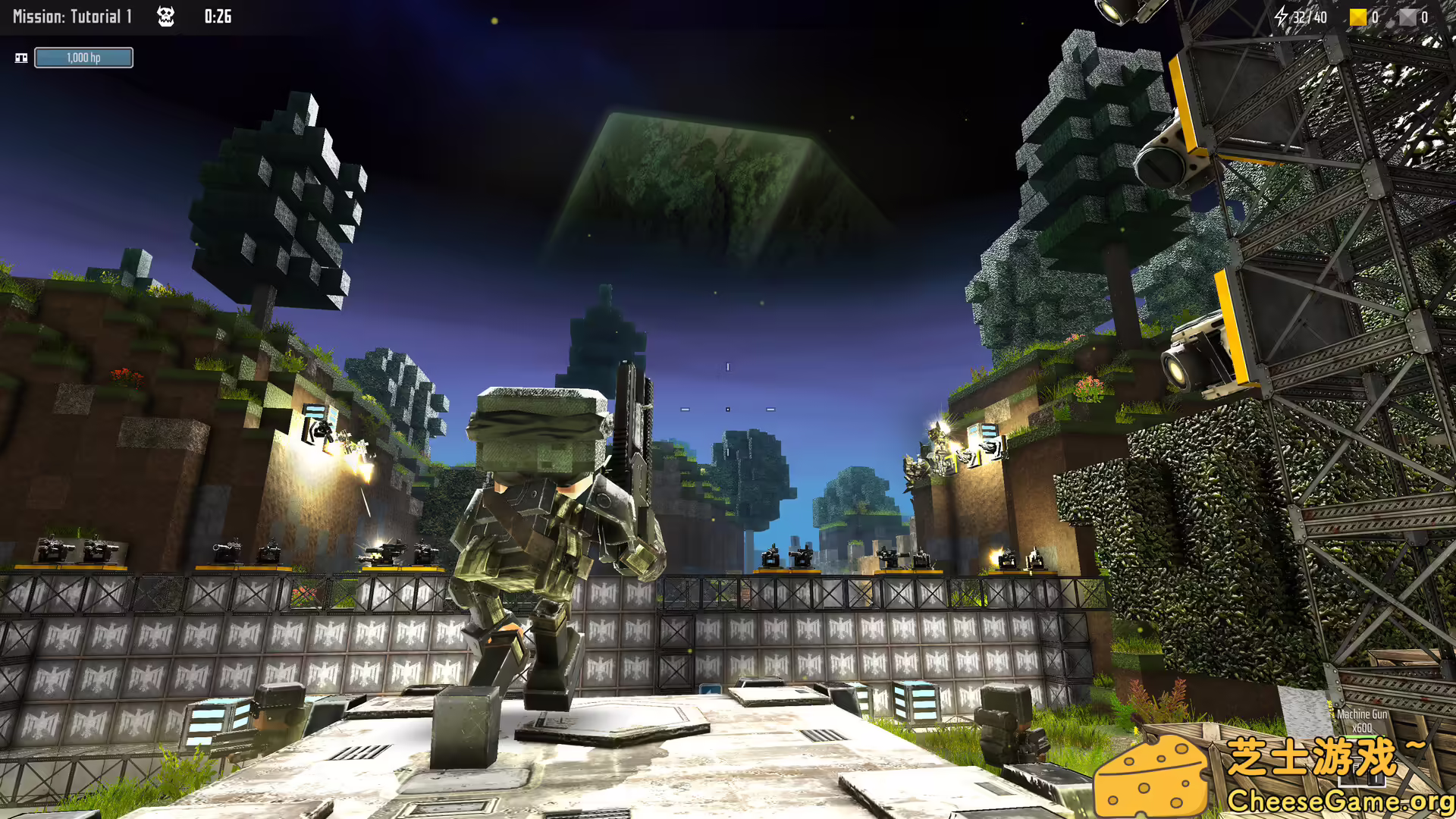Viewport: 1456px width, 819px height.
Task: Click the base structure icon beside the health bar
Action: [x=23, y=57]
